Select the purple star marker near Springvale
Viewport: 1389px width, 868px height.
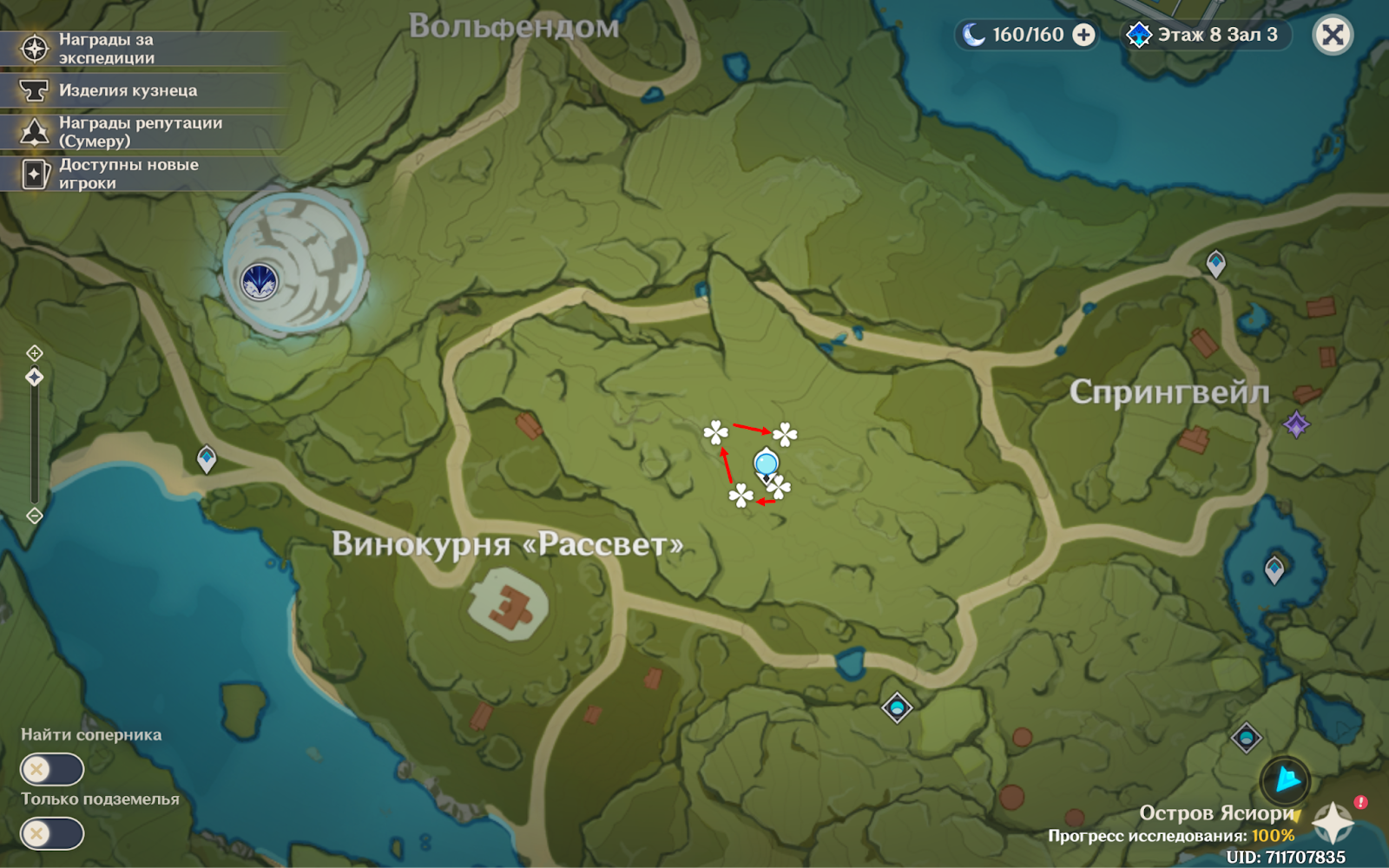[x=1296, y=424]
